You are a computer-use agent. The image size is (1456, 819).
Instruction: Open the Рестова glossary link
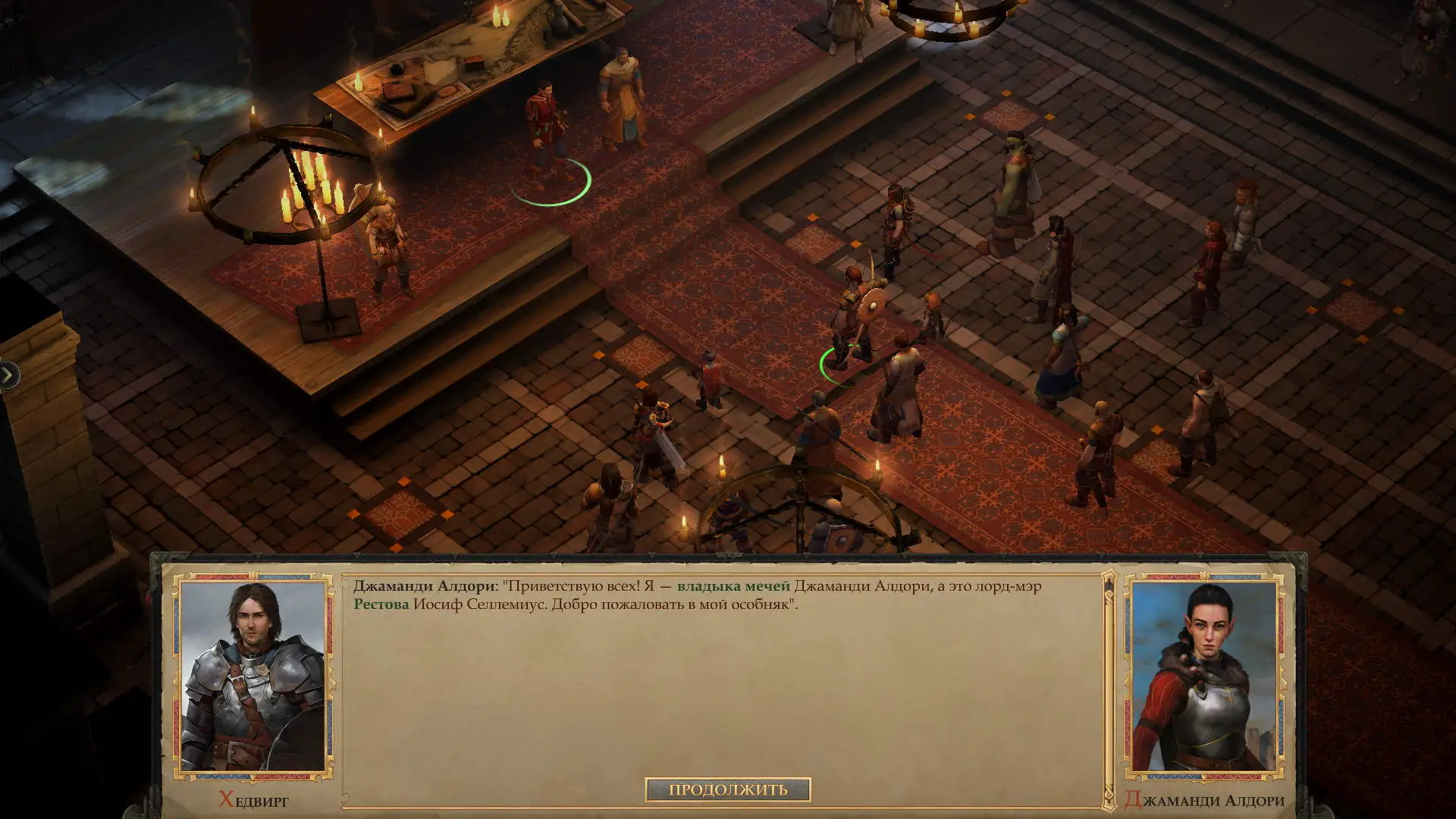[x=381, y=604]
